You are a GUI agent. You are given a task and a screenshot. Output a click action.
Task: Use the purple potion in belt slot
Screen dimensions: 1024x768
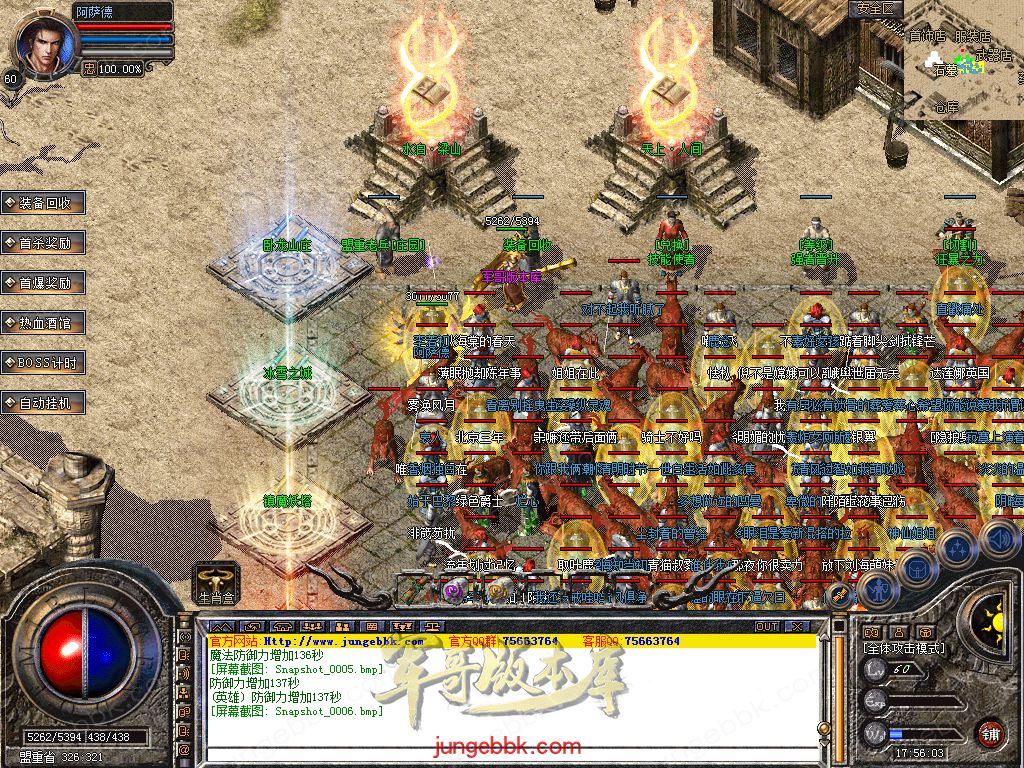coord(453,592)
